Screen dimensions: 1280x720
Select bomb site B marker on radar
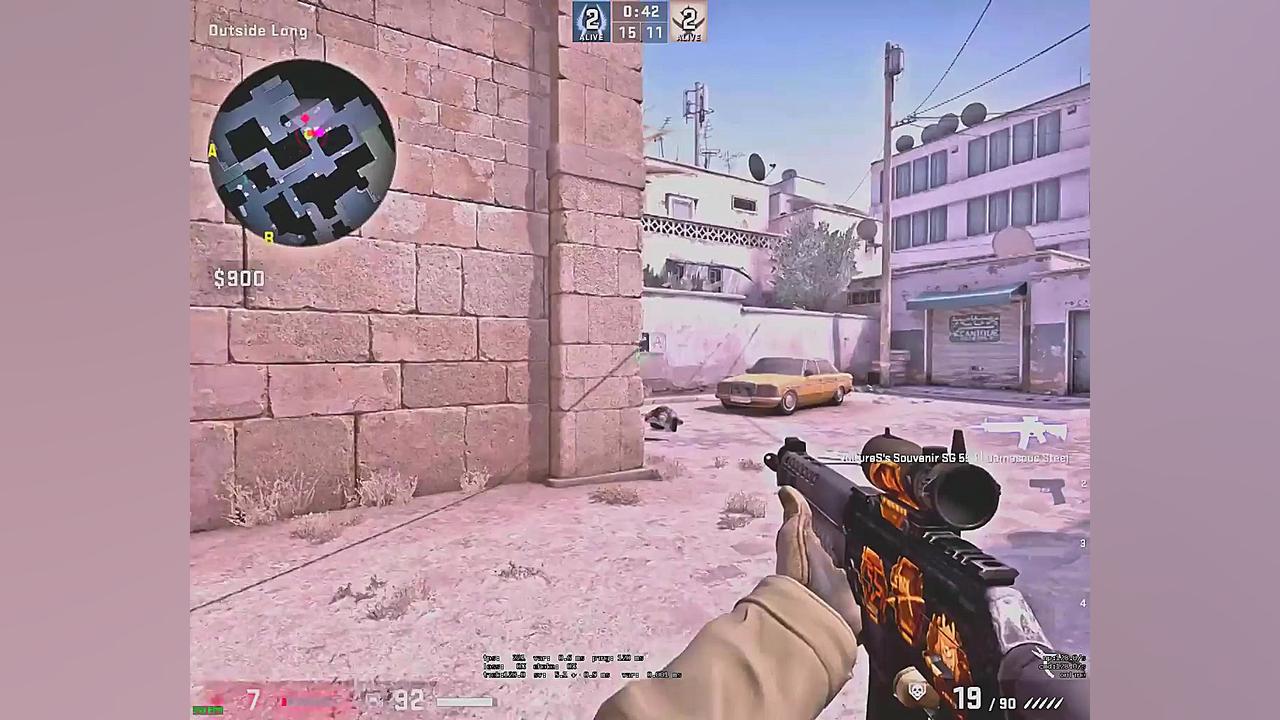[268, 239]
